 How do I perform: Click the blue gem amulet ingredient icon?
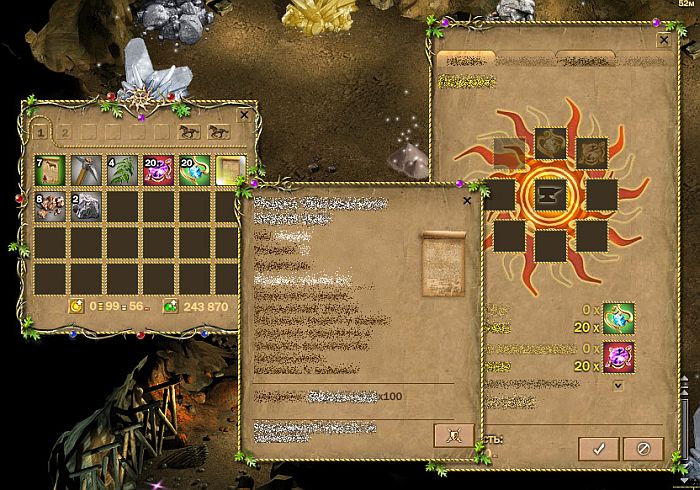point(618,317)
